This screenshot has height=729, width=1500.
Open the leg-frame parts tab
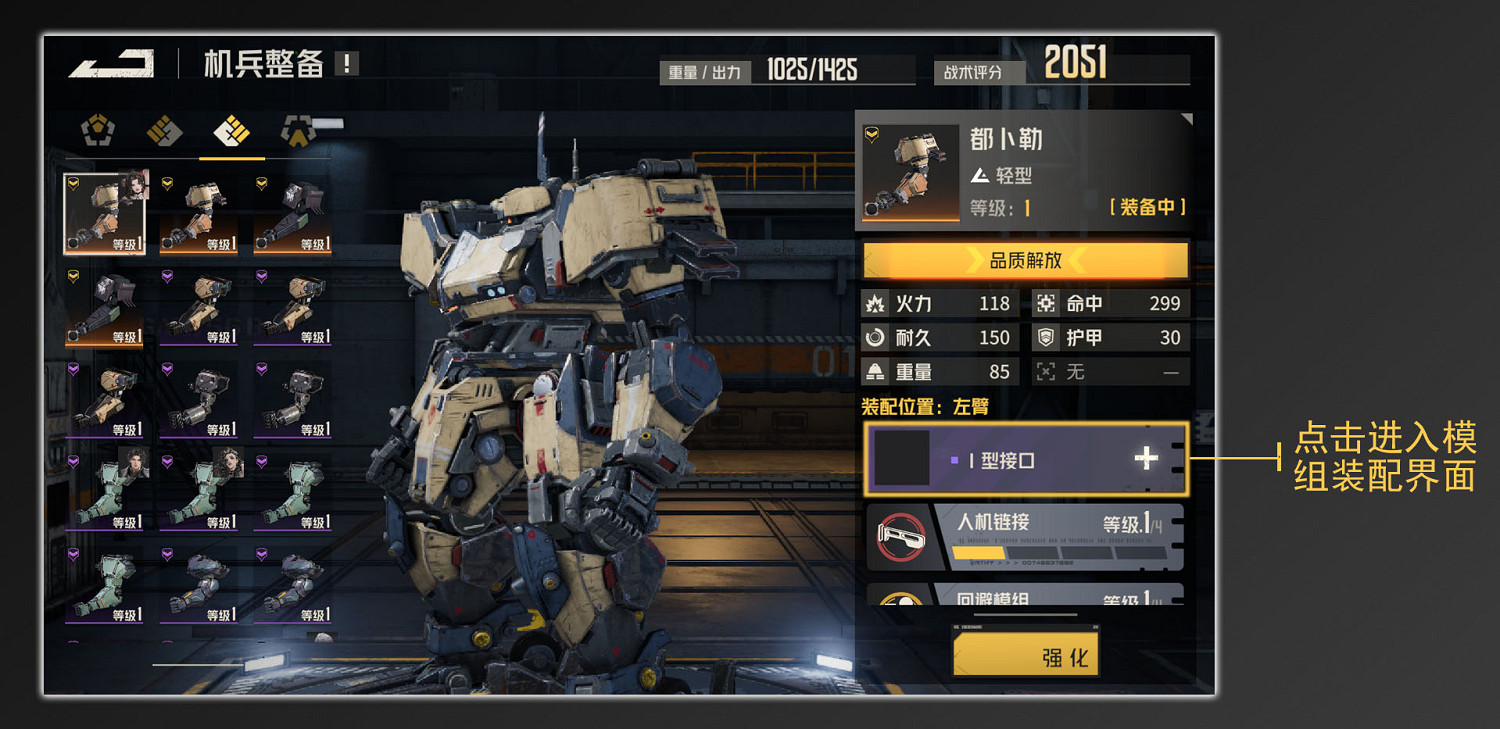pyautogui.click(x=298, y=131)
